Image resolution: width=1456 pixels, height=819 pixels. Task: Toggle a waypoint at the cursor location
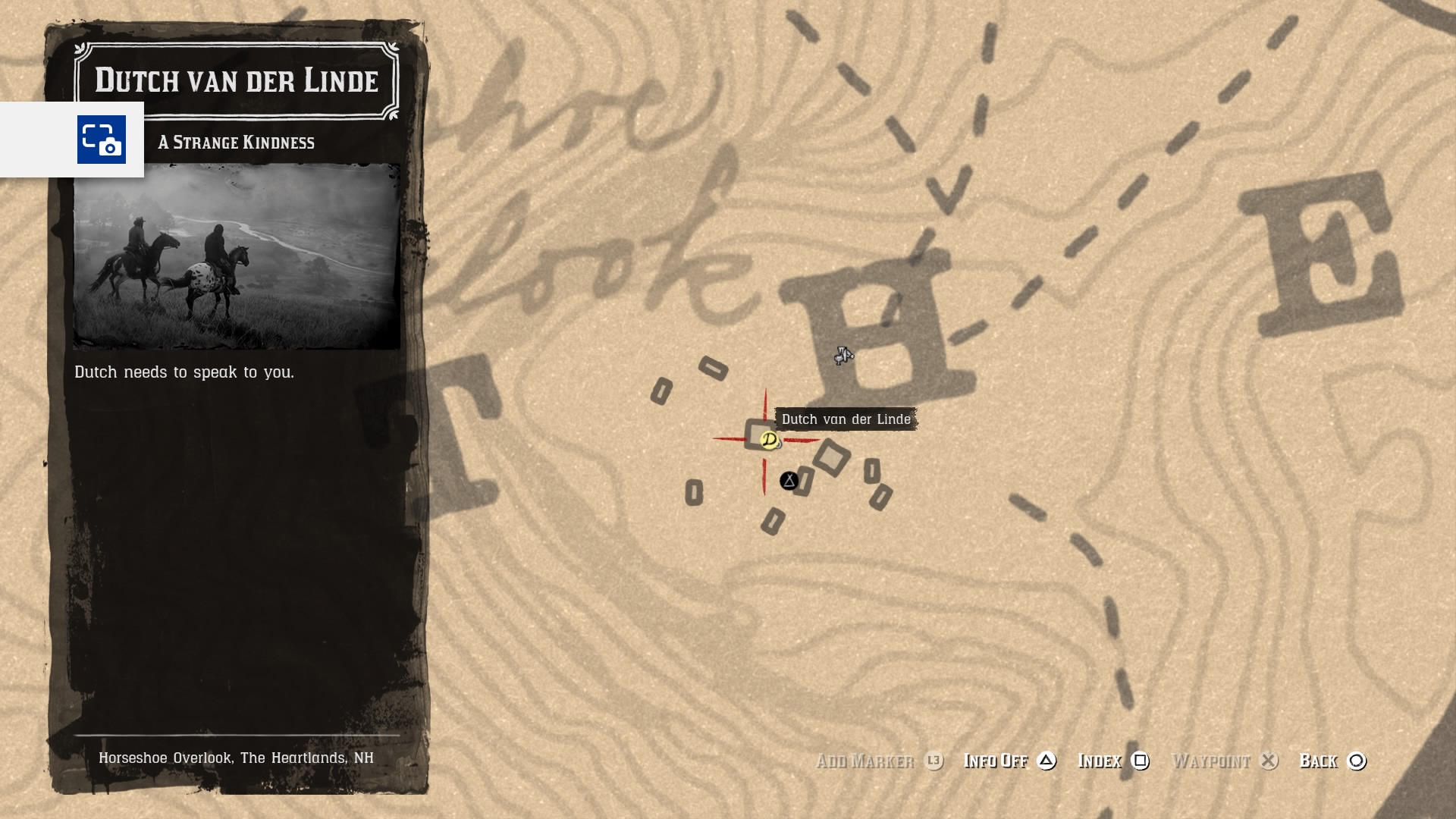pos(1211,761)
